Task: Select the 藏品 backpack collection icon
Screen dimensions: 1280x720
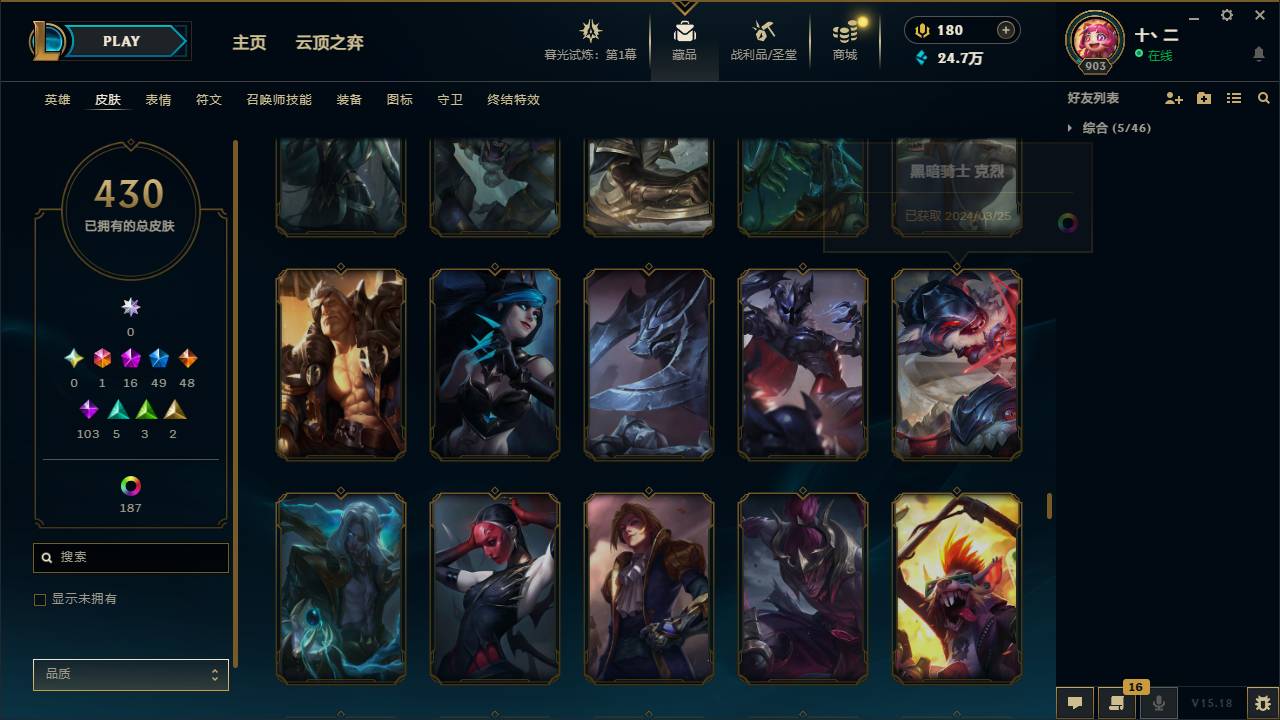Action: point(684,30)
